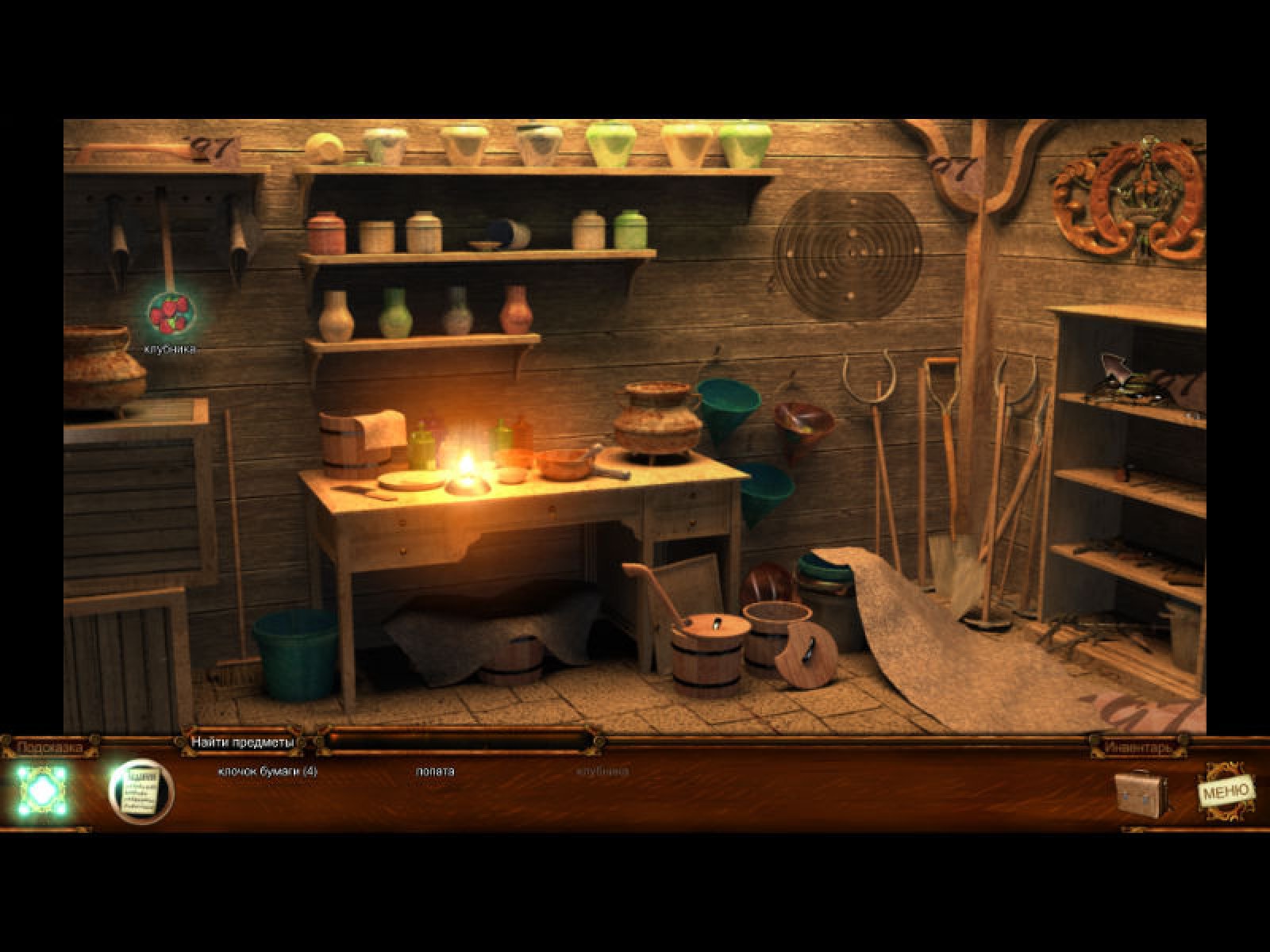Screen dimensions: 1270x952
Task: Open the inventory briefcase
Action: 1141,792
